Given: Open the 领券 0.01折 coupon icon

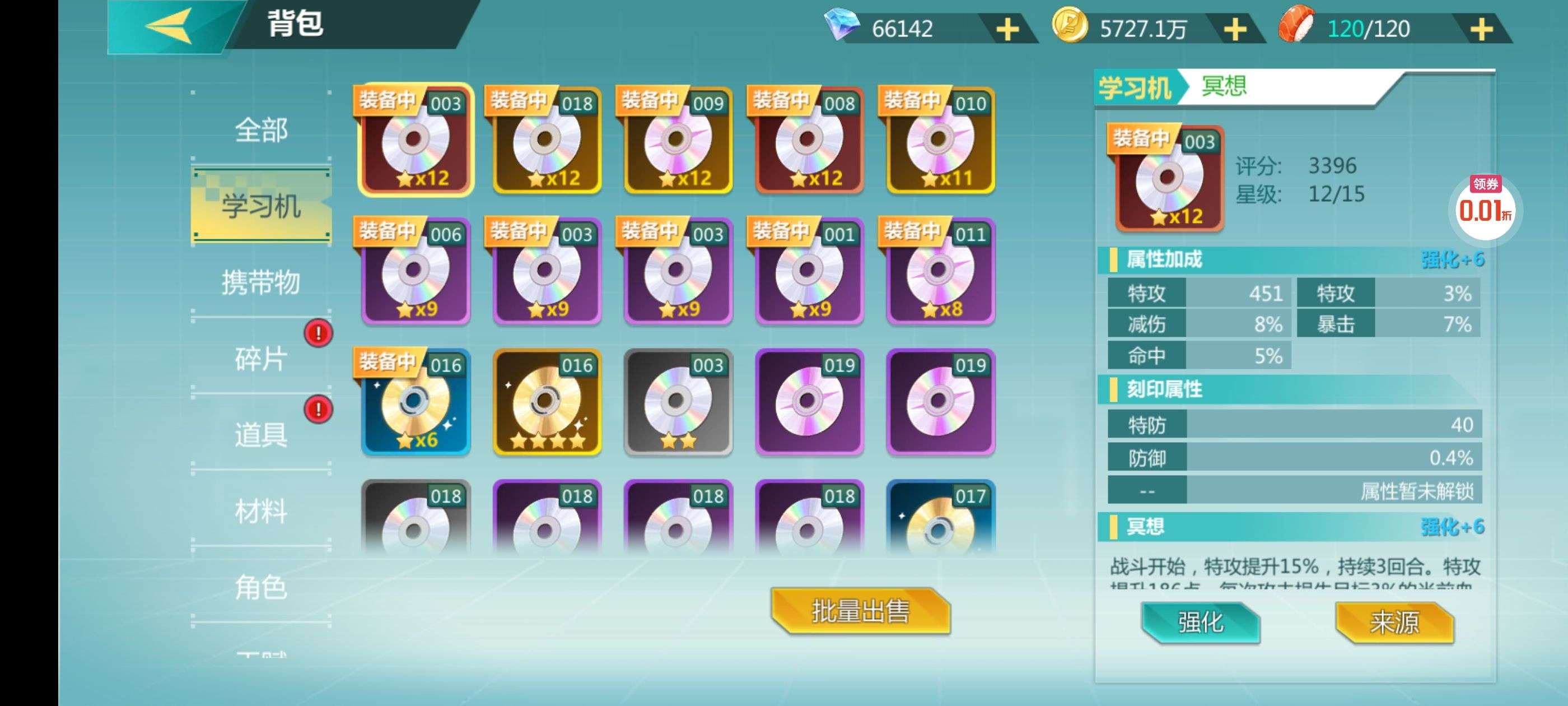Looking at the screenshot, I should pyautogui.click(x=1485, y=206).
